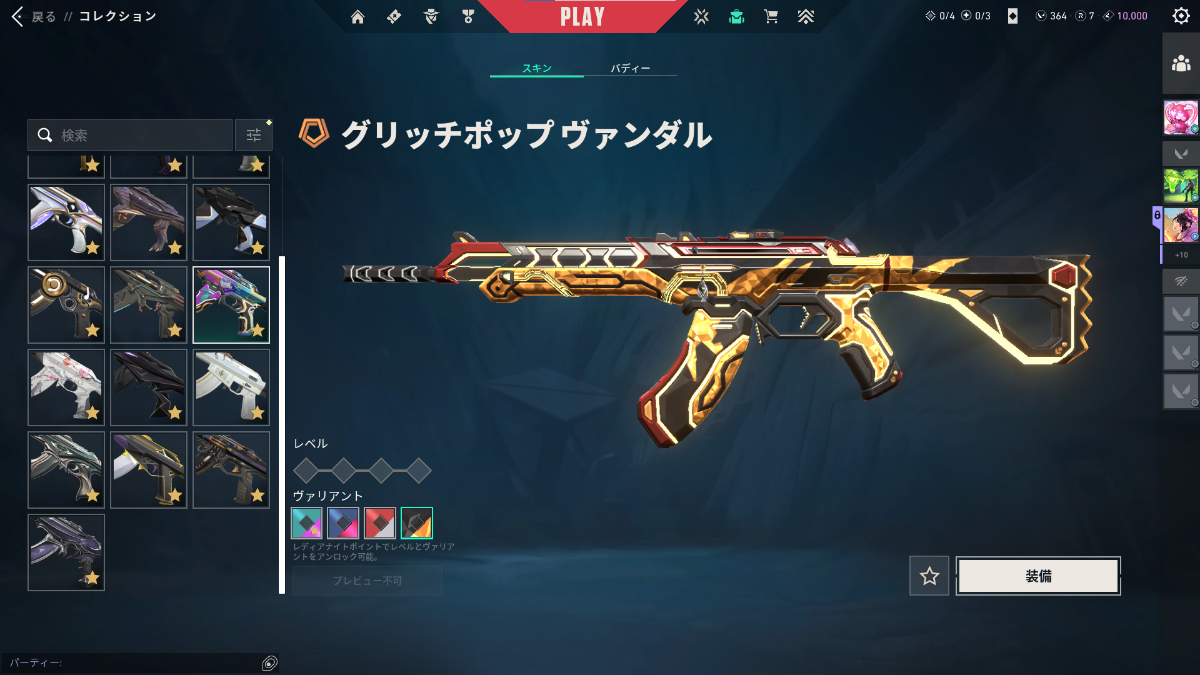Image resolution: width=1200 pixels, height=675 pixels.
Task: Open the store cart icon
Action: point(770,16)
